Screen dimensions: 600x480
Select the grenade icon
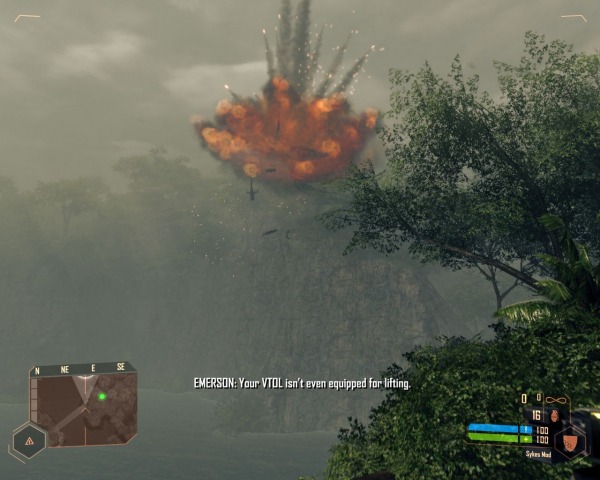coord(555,415)
